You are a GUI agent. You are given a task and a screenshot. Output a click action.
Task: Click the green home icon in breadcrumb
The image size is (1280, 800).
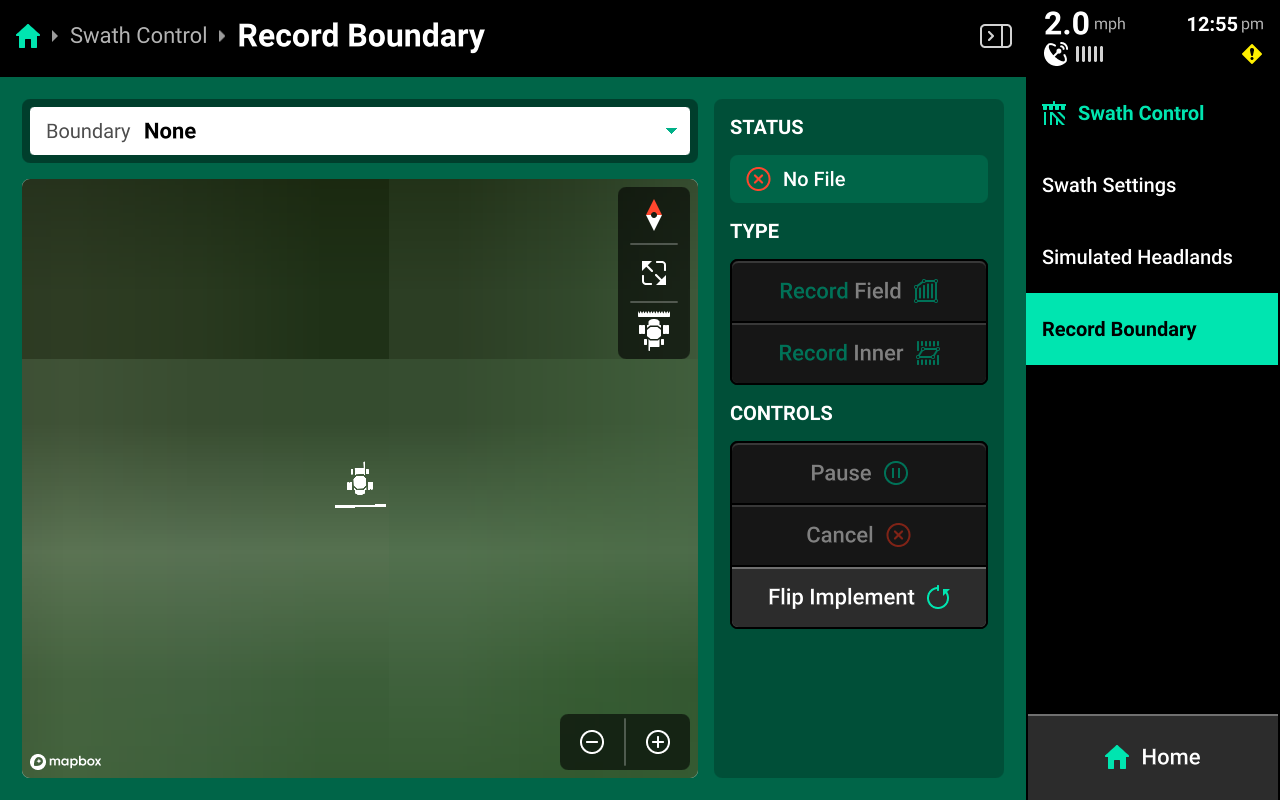coord(28,37)
